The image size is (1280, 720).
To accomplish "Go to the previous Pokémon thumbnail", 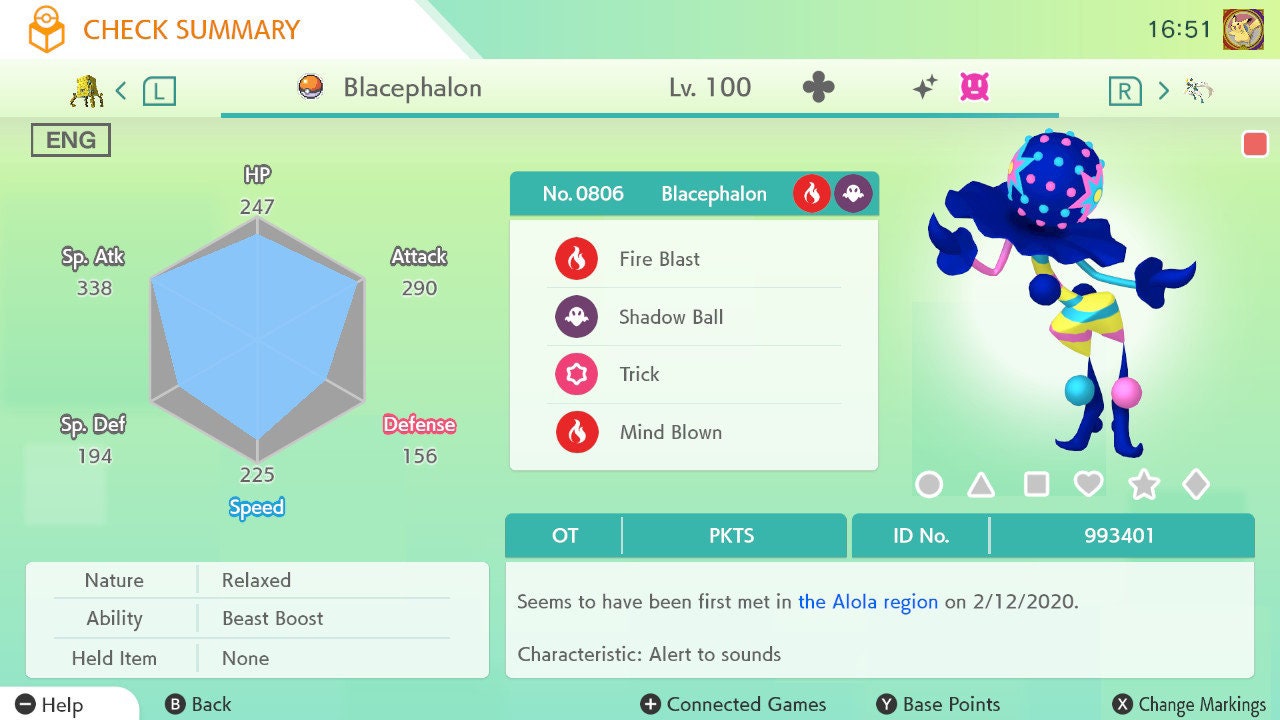I will 88,91.
